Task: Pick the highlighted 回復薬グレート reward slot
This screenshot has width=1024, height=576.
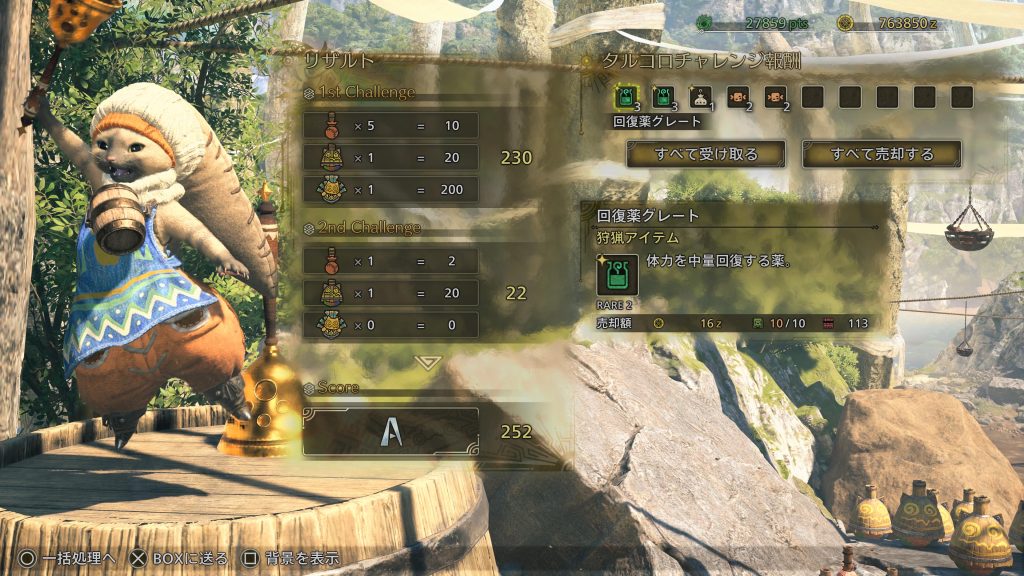Action: (x=624, y=97)
